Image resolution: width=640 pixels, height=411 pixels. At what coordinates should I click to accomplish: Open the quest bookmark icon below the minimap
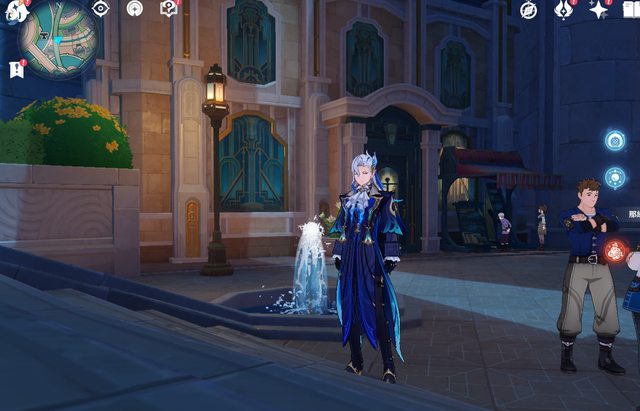click(x=16, y=69)
